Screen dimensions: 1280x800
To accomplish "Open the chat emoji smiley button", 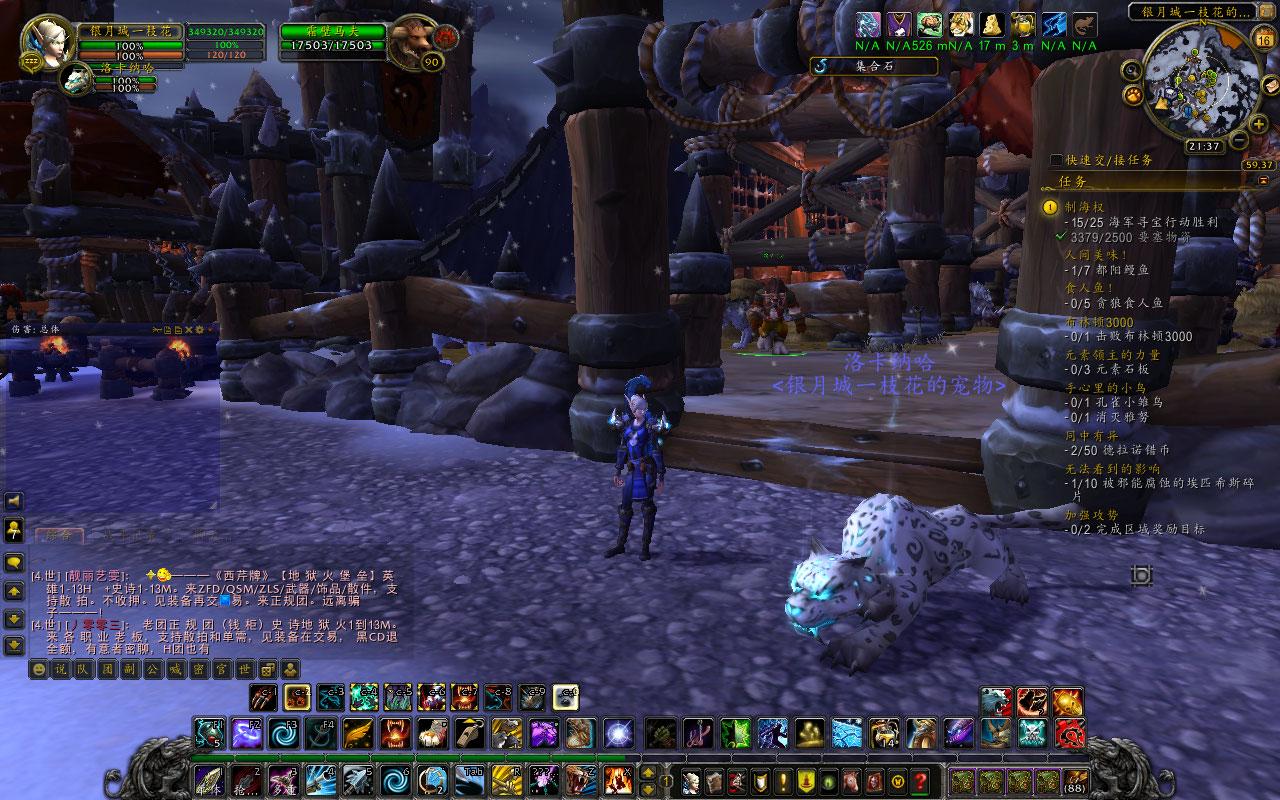I will [x=39, y=669].
